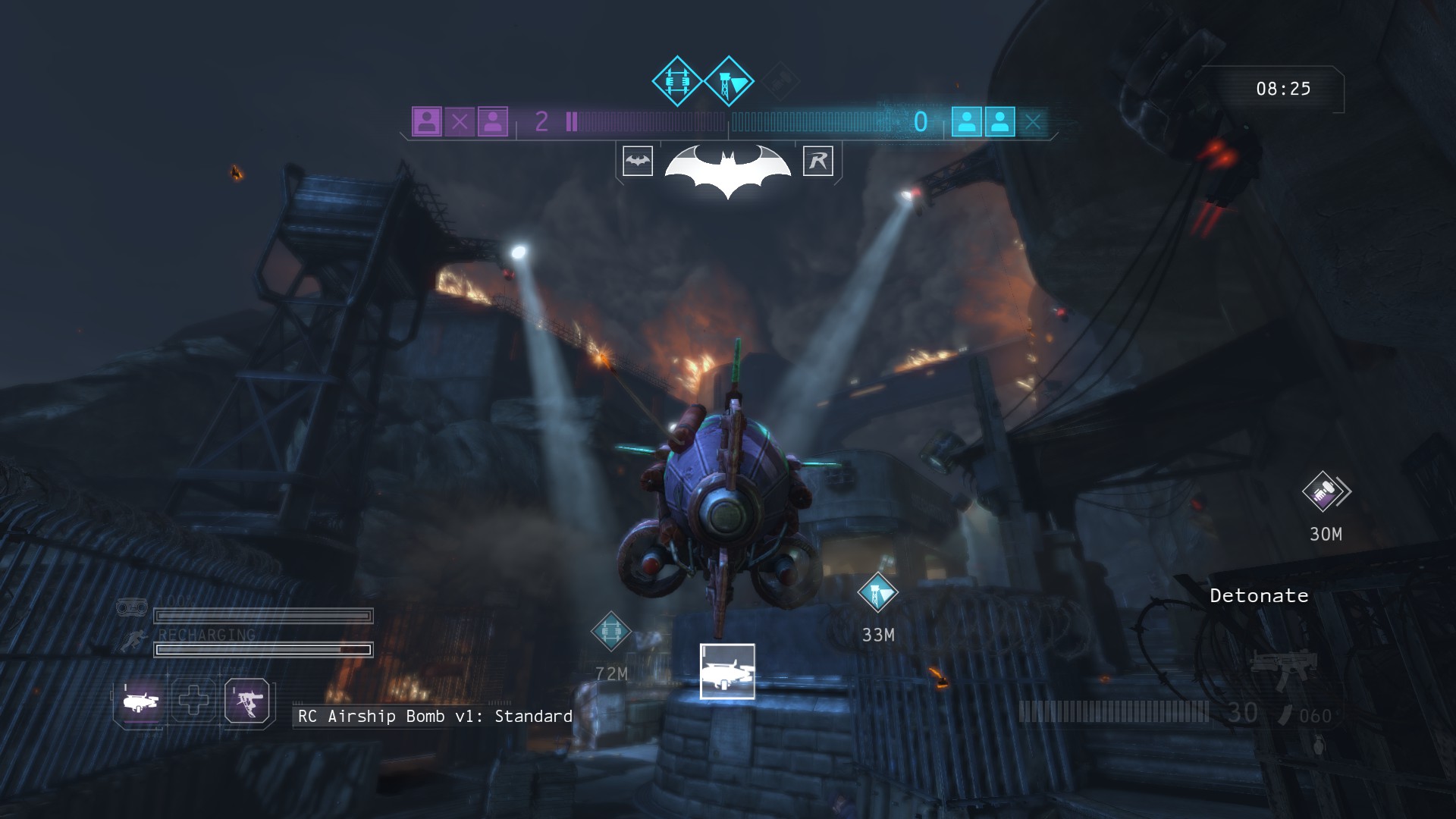Click the Robin 'R' hero icon
The height and width of the screenshot is (819, 1456).
point(818,161)
